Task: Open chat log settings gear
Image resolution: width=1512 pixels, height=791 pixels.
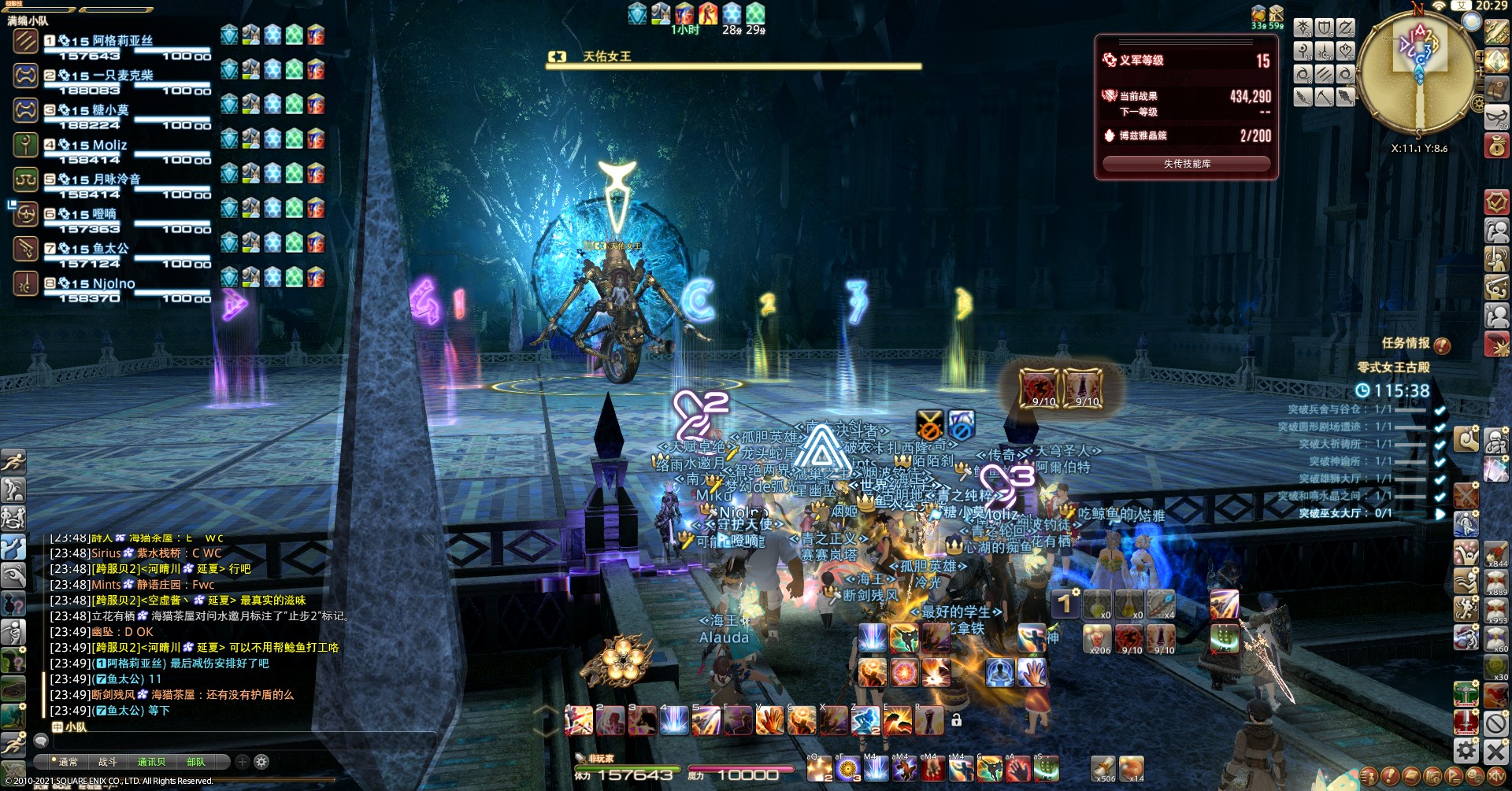Action: (x=261, y=762)
